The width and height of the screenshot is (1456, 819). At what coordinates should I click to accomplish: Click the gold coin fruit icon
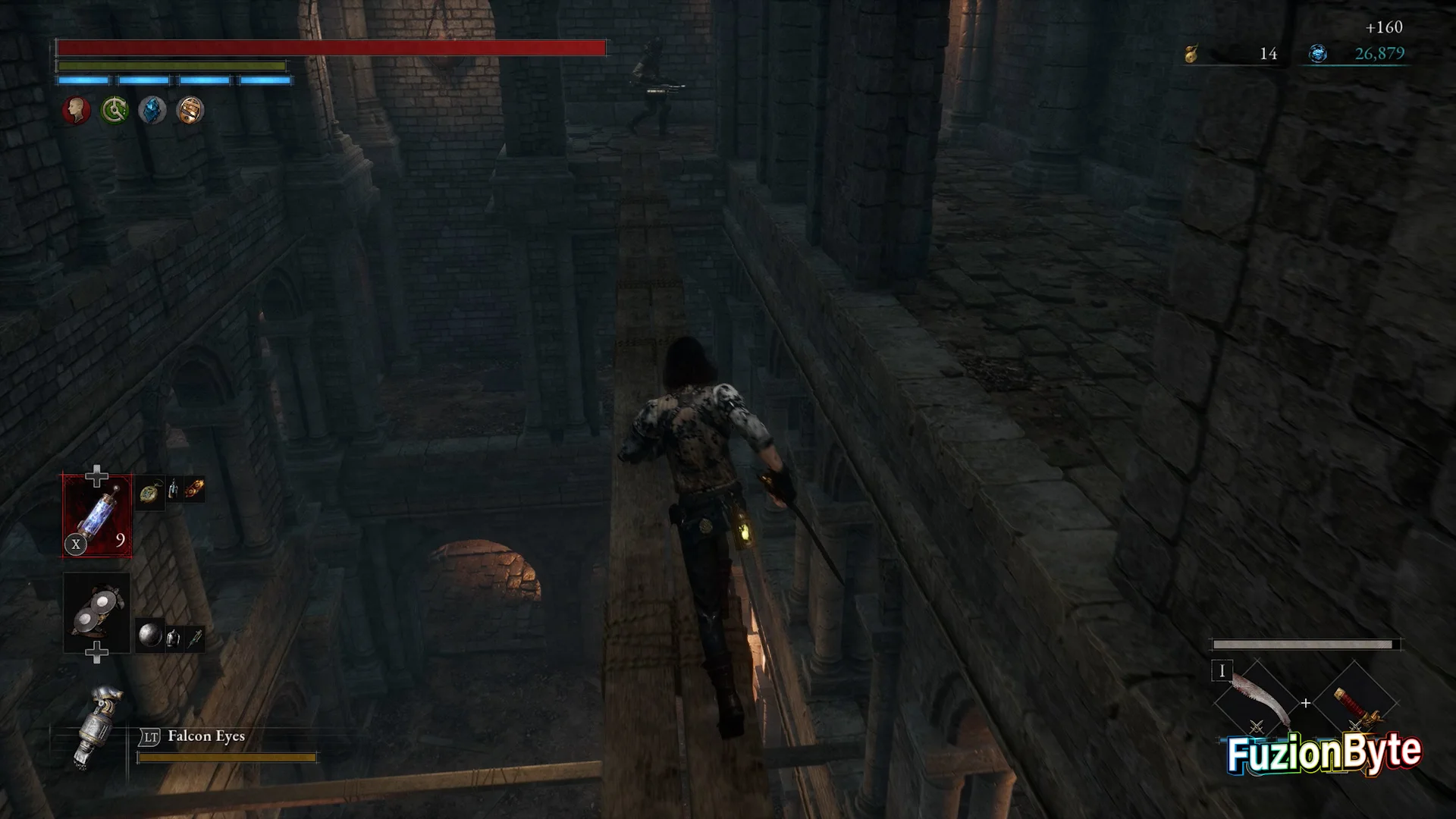click(x=1191, y=54)
